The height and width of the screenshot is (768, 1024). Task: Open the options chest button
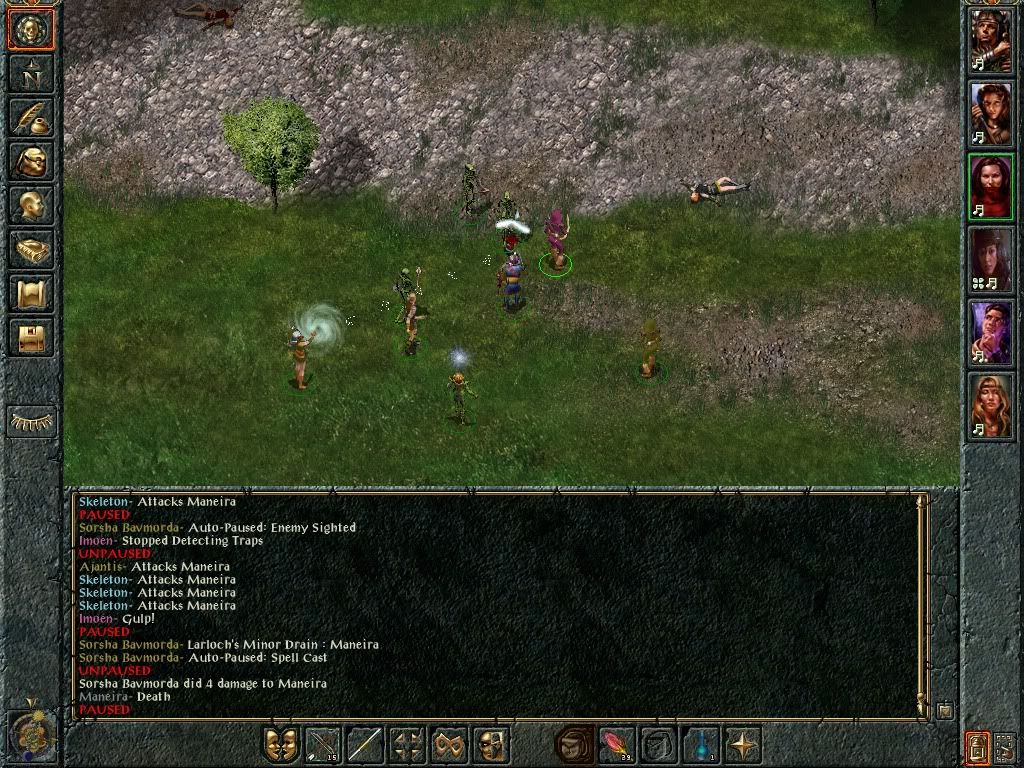click(x=31, y=337)
